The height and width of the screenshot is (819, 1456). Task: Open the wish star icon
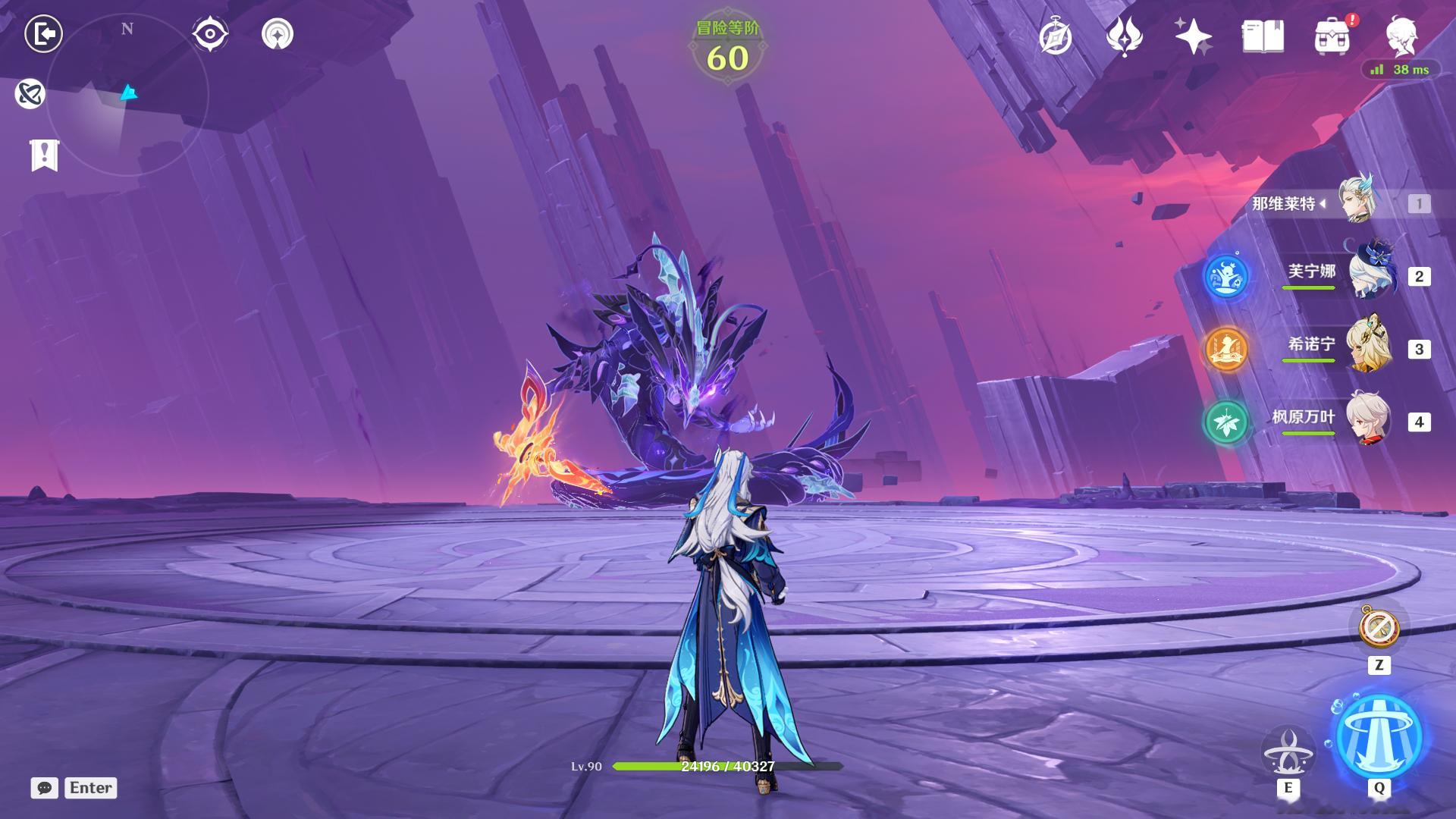1193,36
